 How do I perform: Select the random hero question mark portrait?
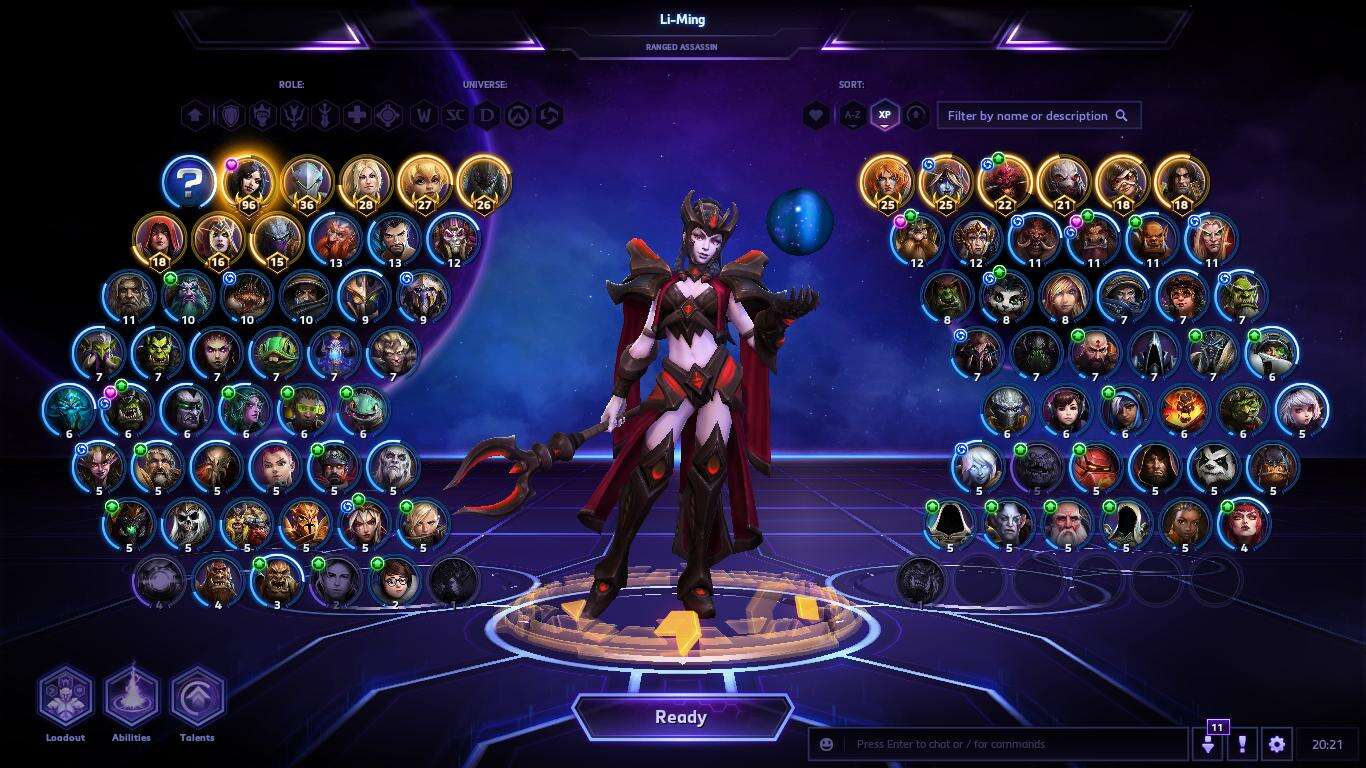click(190, 182)
